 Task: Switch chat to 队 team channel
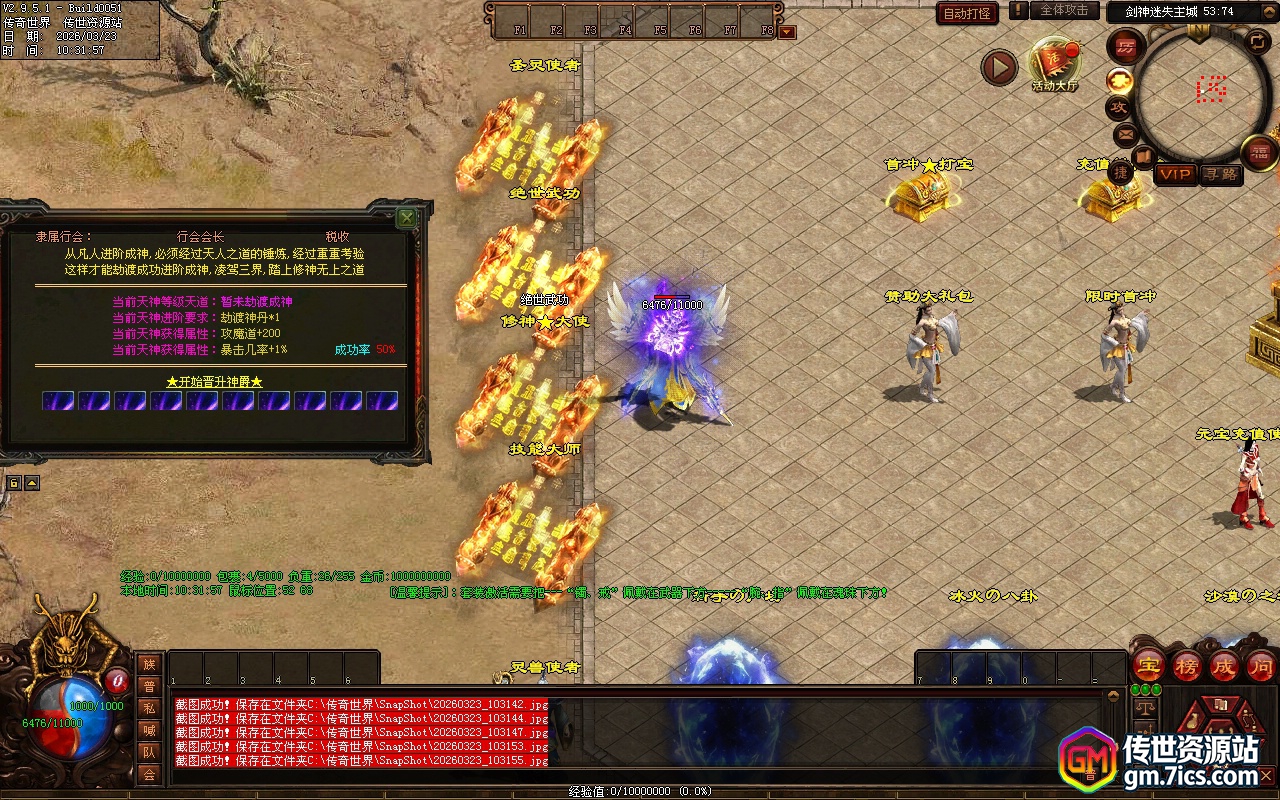point(149,752)
